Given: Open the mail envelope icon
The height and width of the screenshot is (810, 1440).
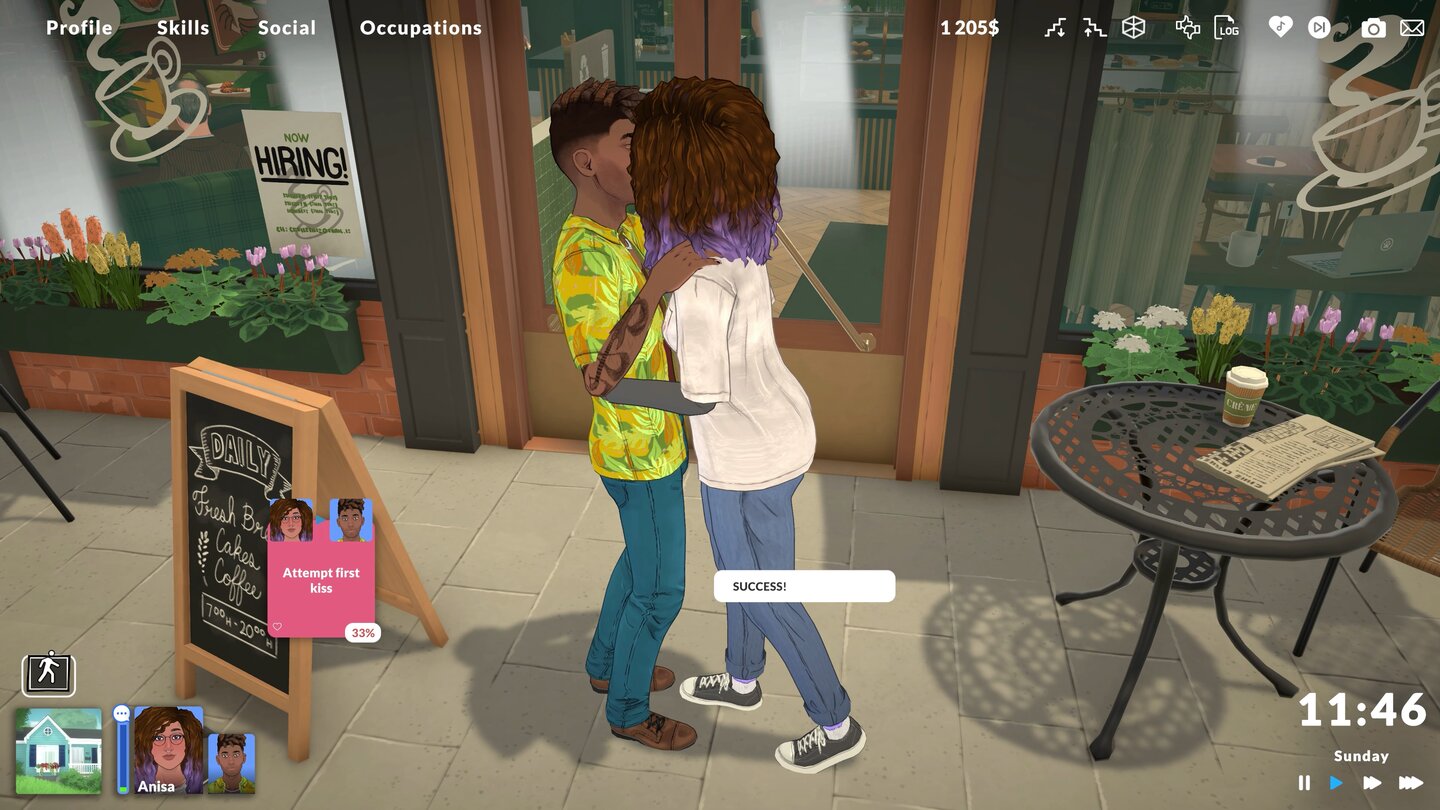Looking at the screenshot, I should [1410, 28].
